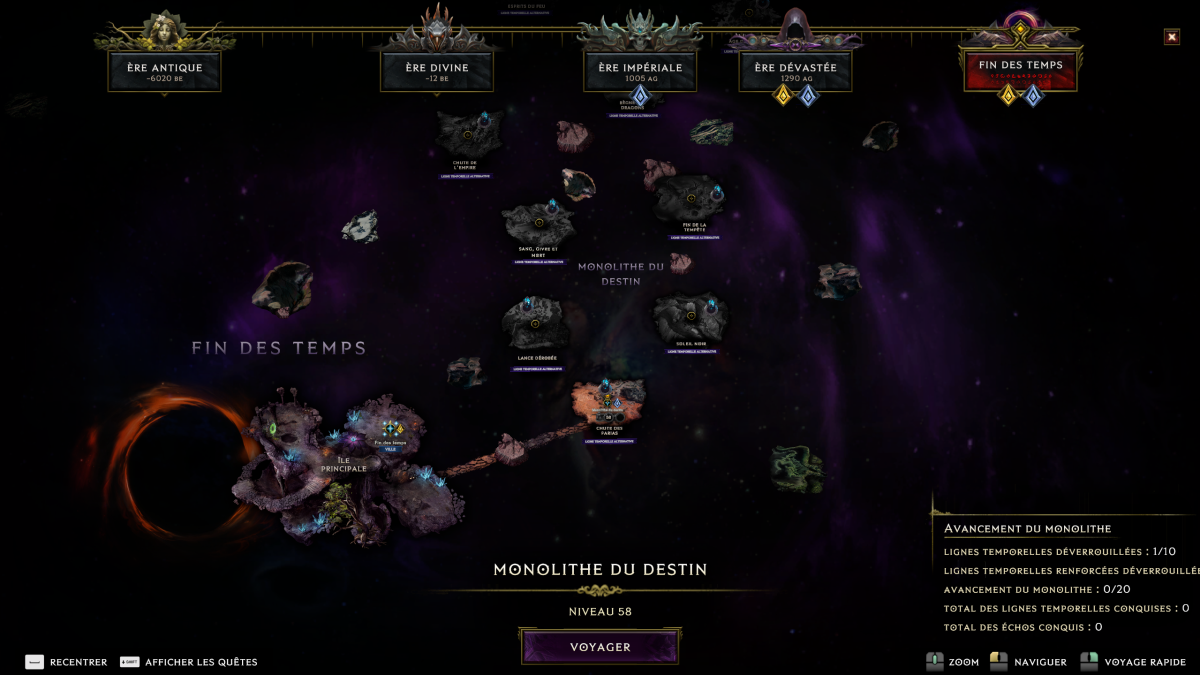1200x675 pixels.
Task: Select the Fin des Temps era tab
Action: pos(1020,69)
